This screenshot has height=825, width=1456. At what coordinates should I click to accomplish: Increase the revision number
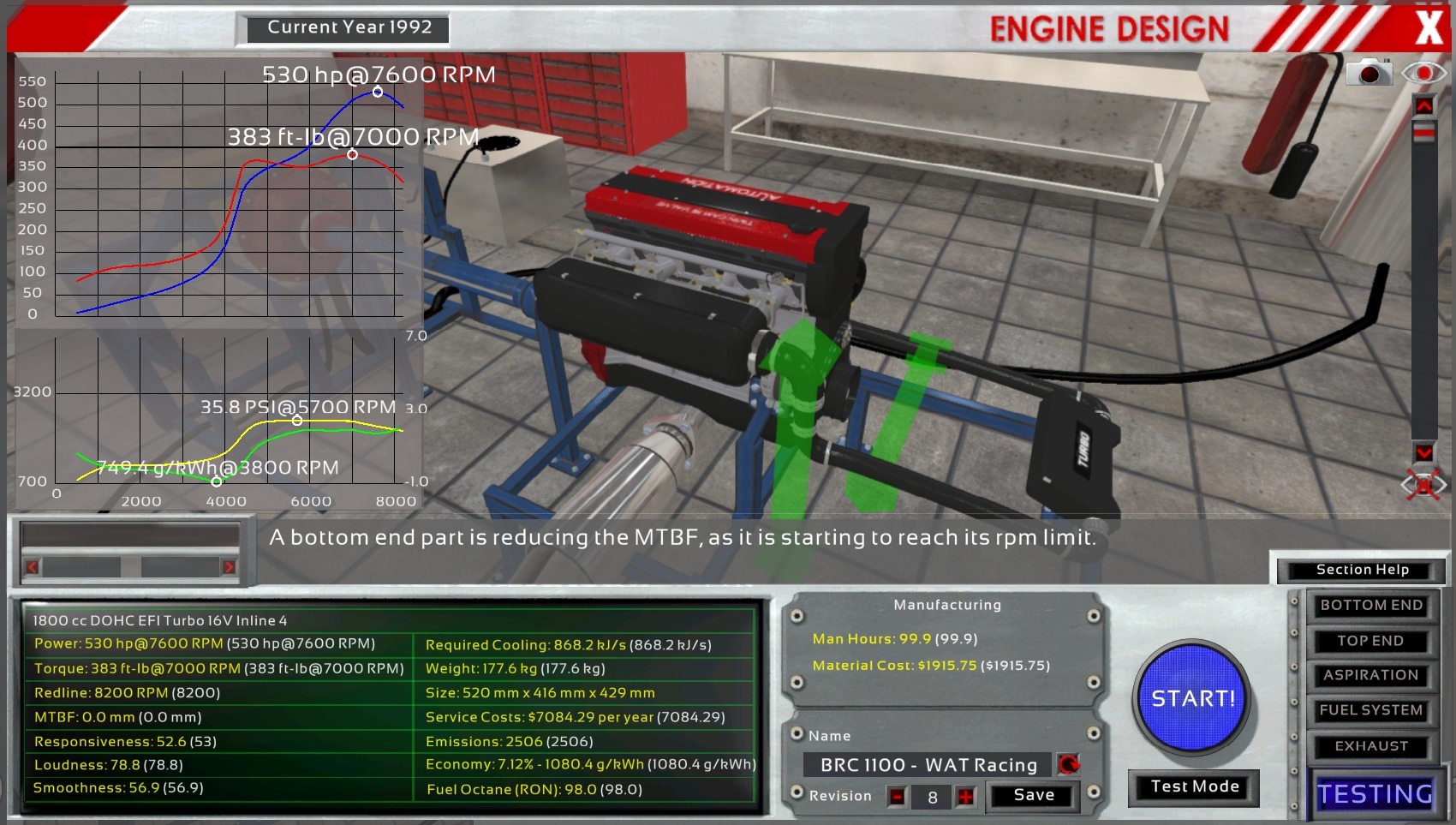coord(966,798)
